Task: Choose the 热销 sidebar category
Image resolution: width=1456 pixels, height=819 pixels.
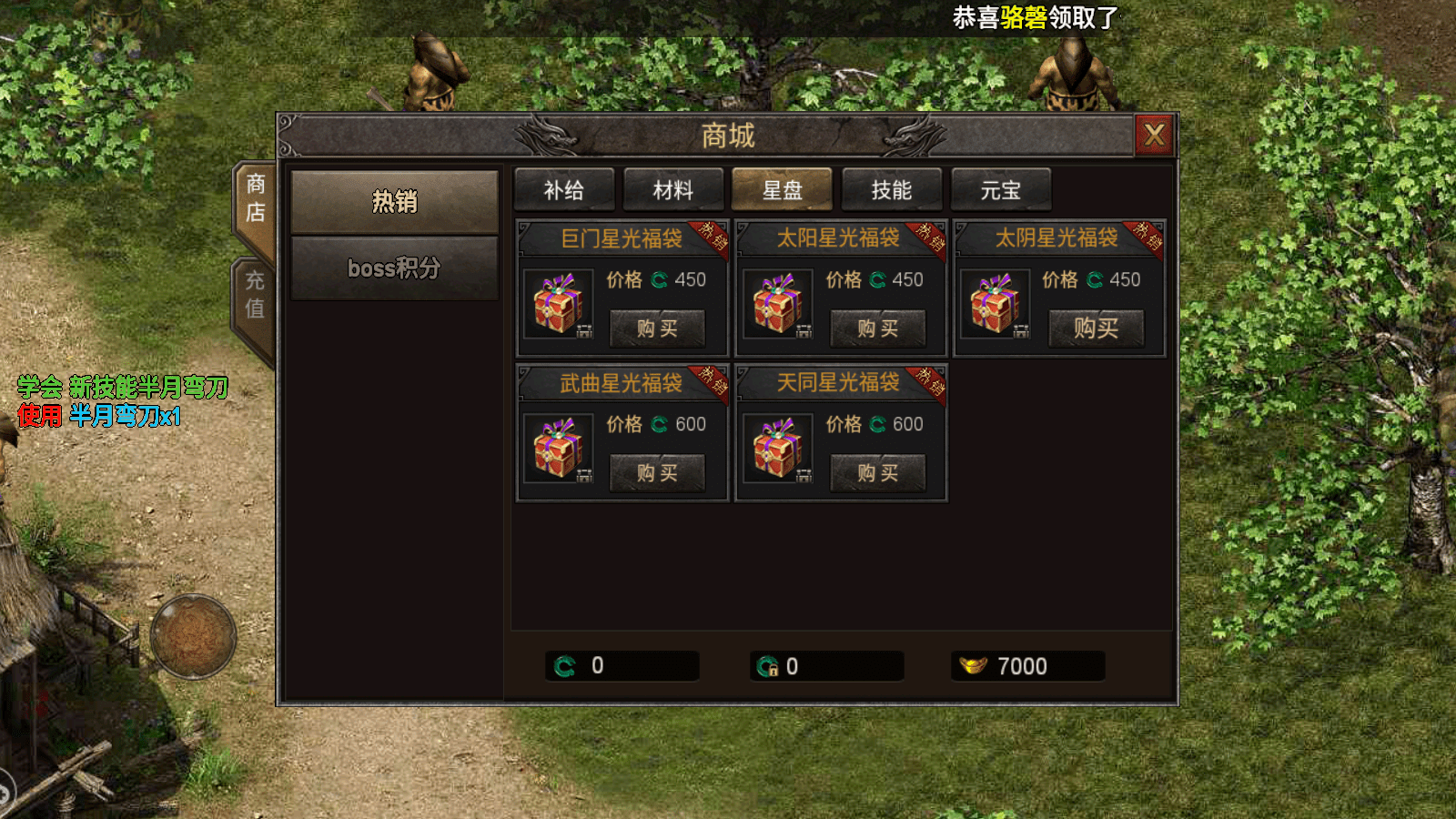Action: click(x=394, y=202)
